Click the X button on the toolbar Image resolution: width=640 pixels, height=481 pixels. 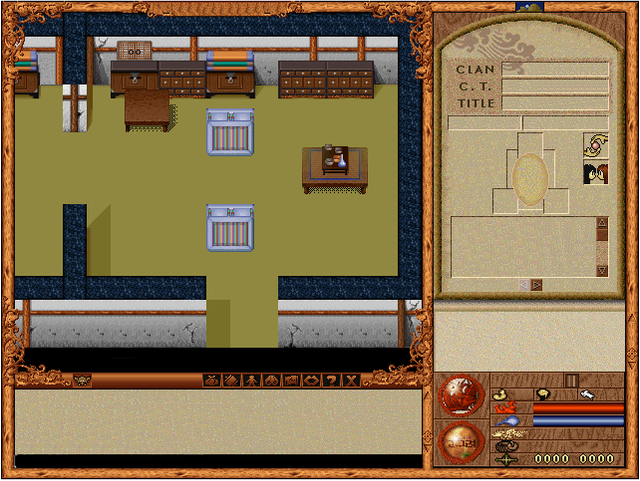pyautogui.click(x=351, y=380)
